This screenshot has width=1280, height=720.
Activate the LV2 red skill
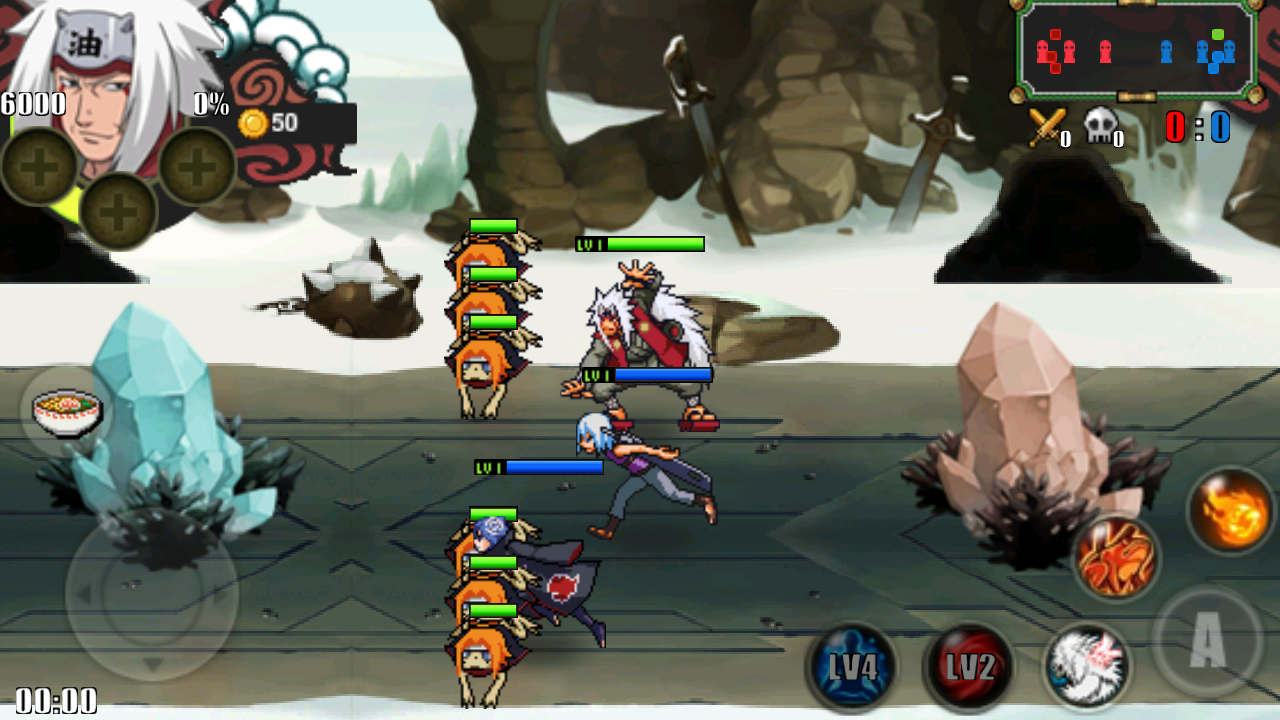[x=968, y=666]
